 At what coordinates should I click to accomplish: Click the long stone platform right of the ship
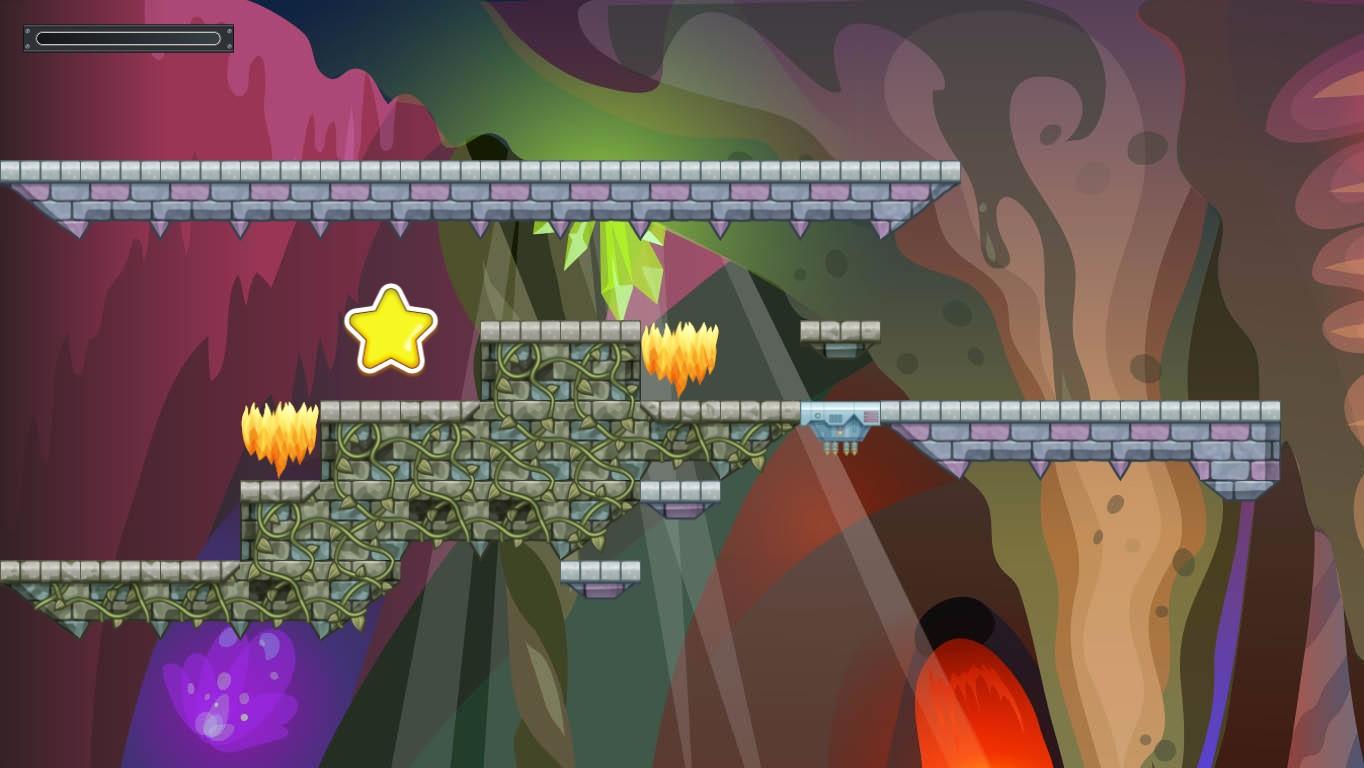(1080, 420)
